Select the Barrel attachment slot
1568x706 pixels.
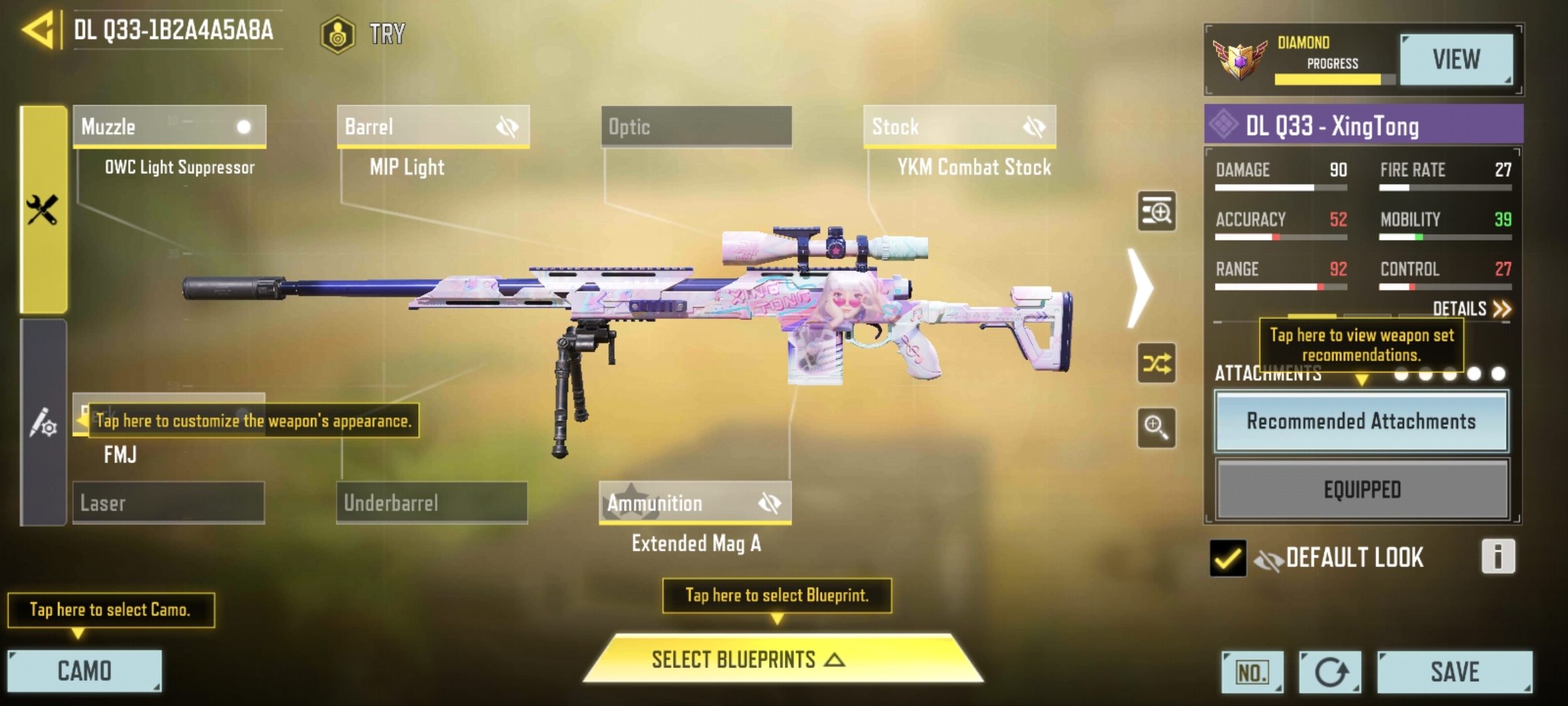click(x=433, y=126)
